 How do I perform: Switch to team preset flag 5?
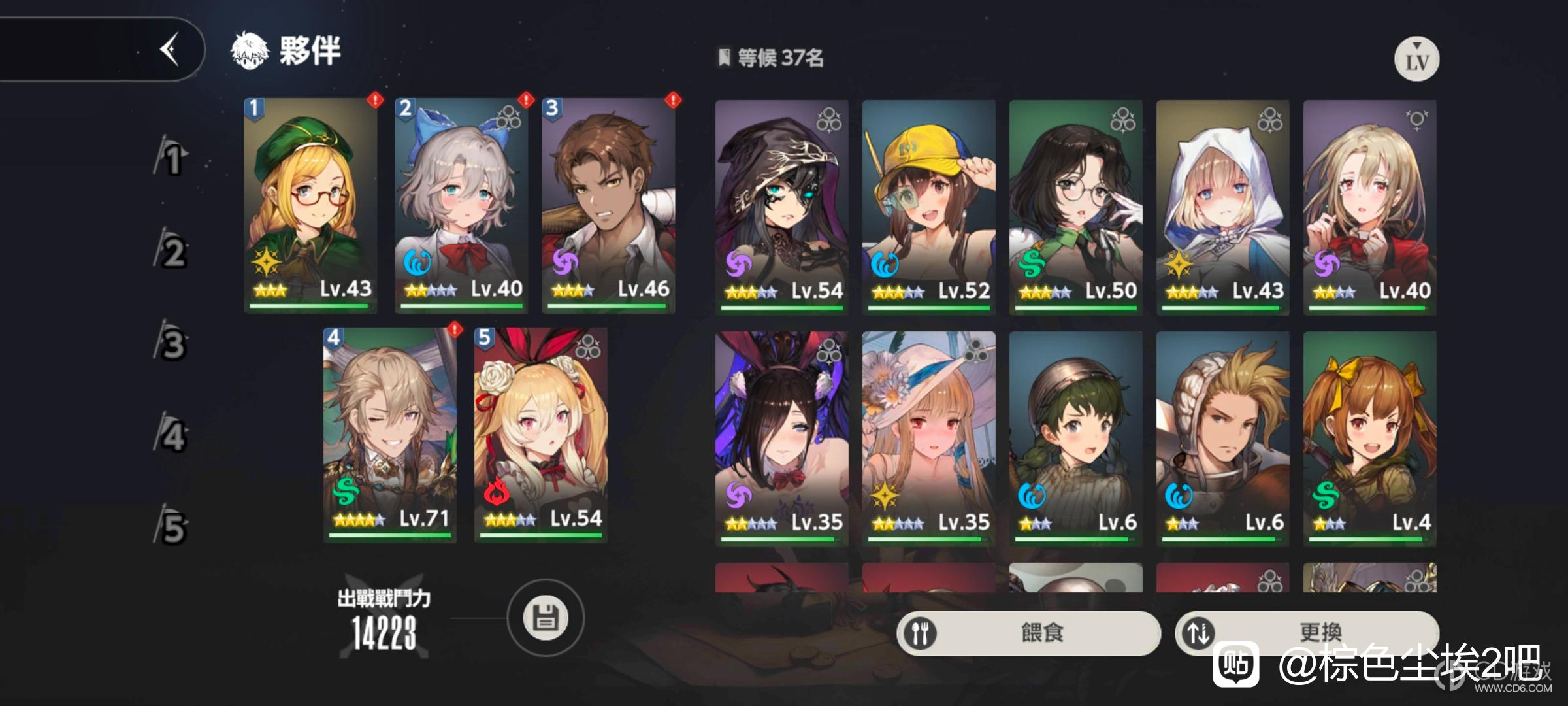[172, 527]
